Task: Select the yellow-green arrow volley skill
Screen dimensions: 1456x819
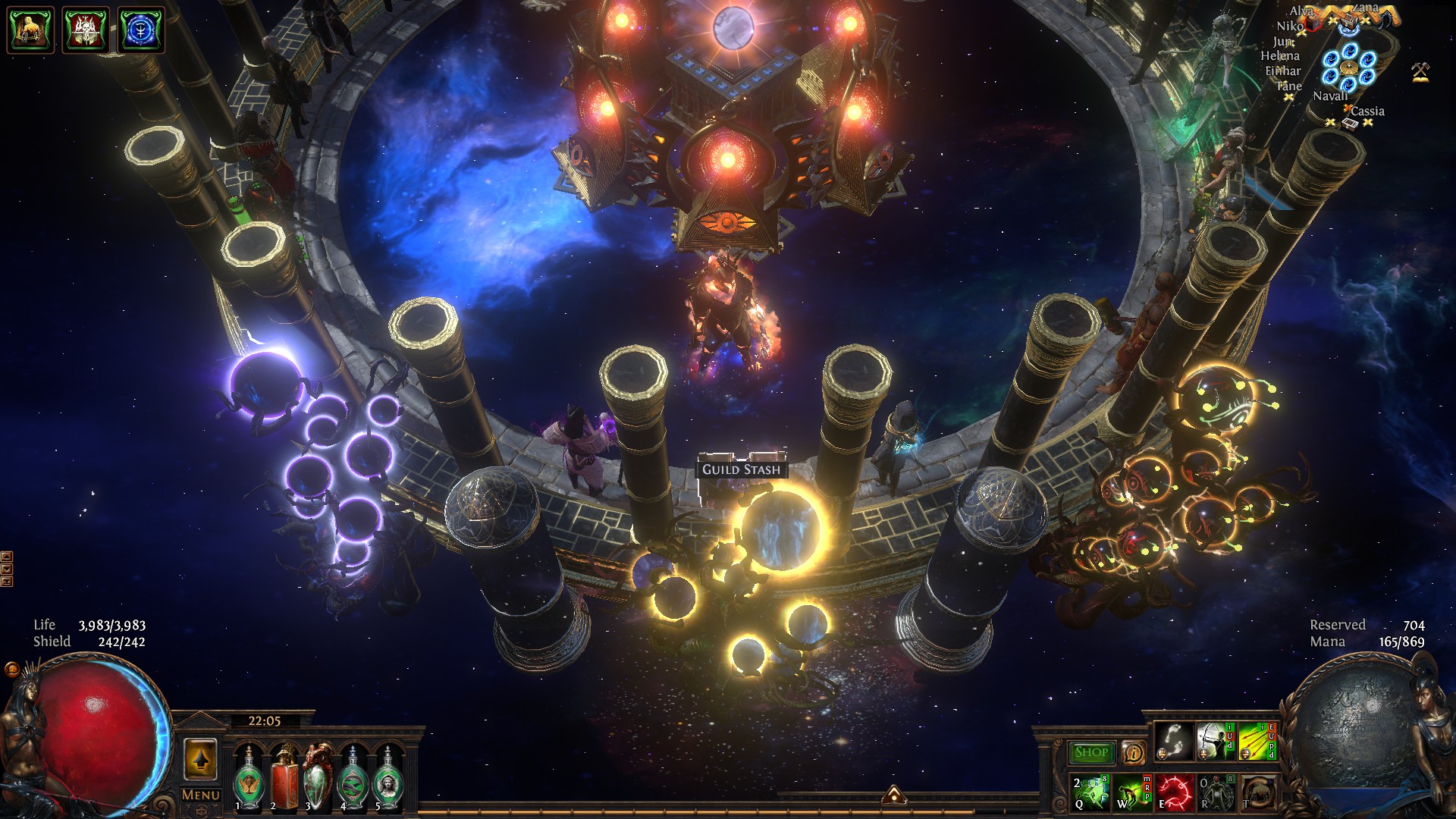Action: pyautogui.click(x=1257, y=742)
